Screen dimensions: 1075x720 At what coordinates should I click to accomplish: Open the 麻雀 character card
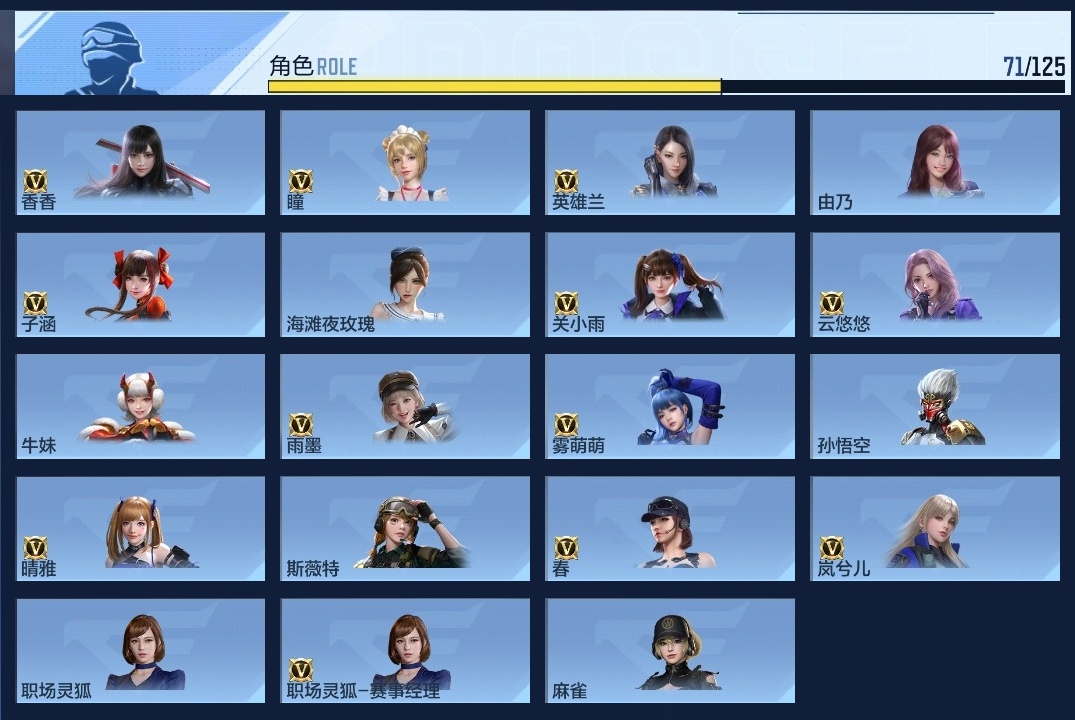click(670, 651)
